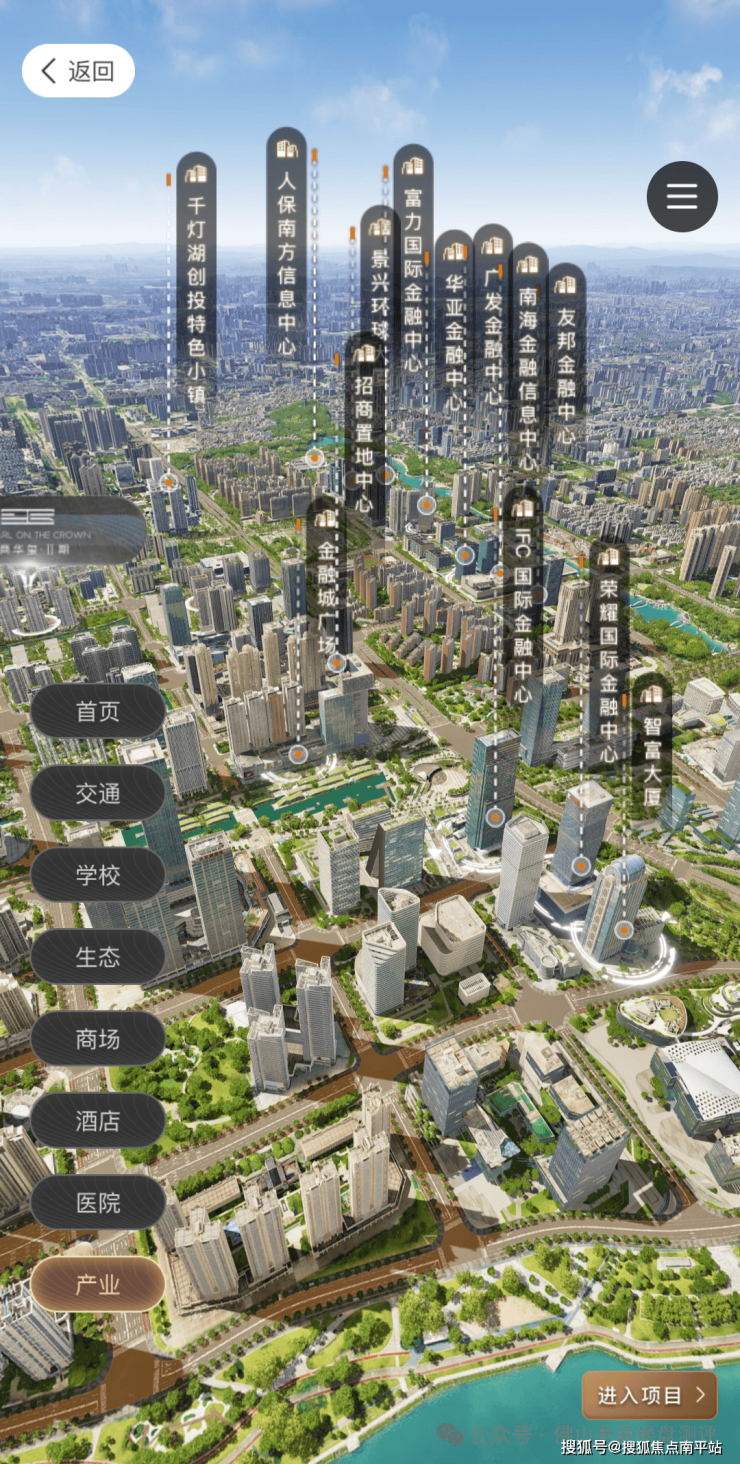Show the 交通 category
This screenshot has width=740, height=1464.
pyautogui.click(x=98, y=793)
